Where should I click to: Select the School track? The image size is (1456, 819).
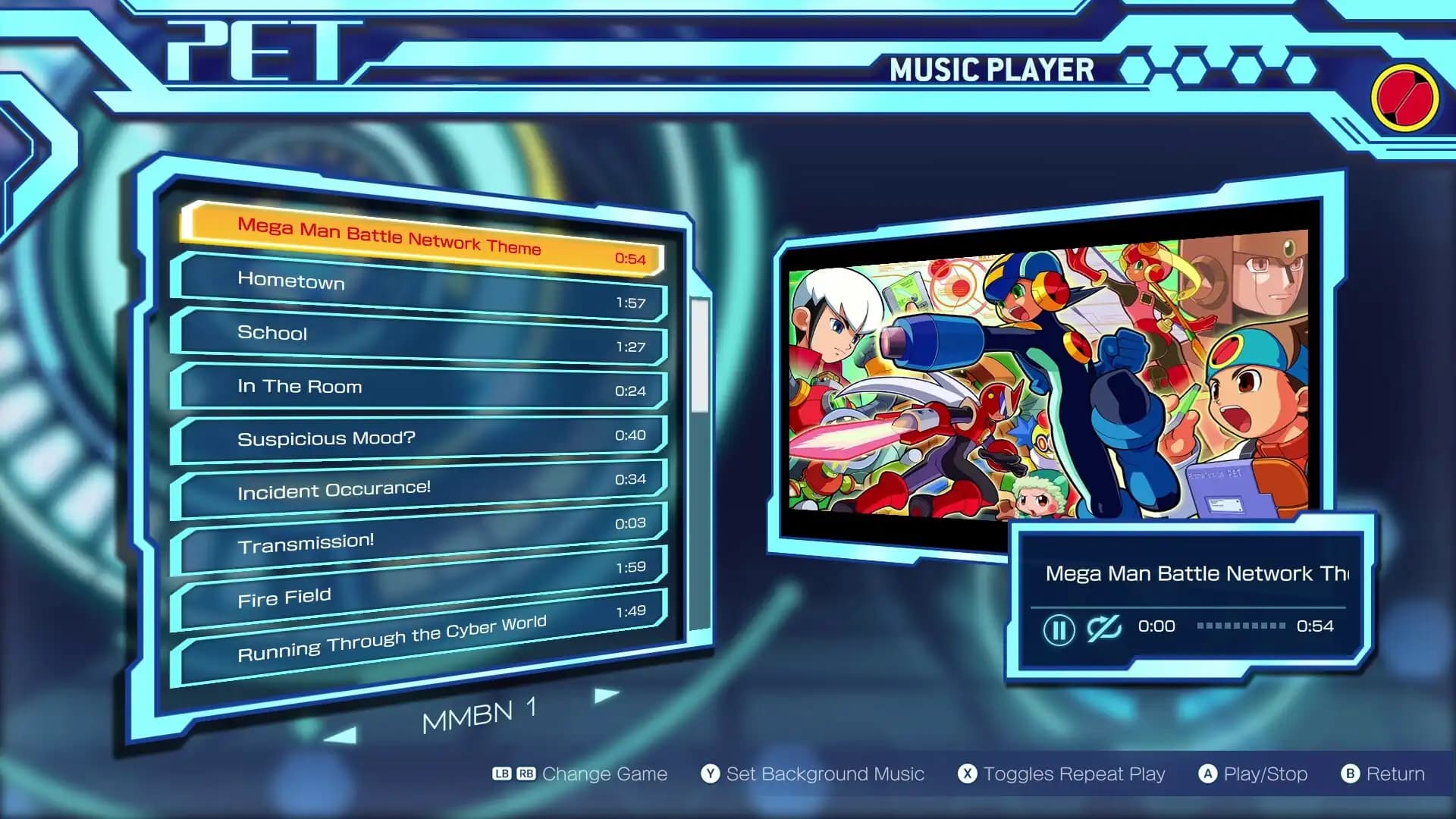point(273,333)
